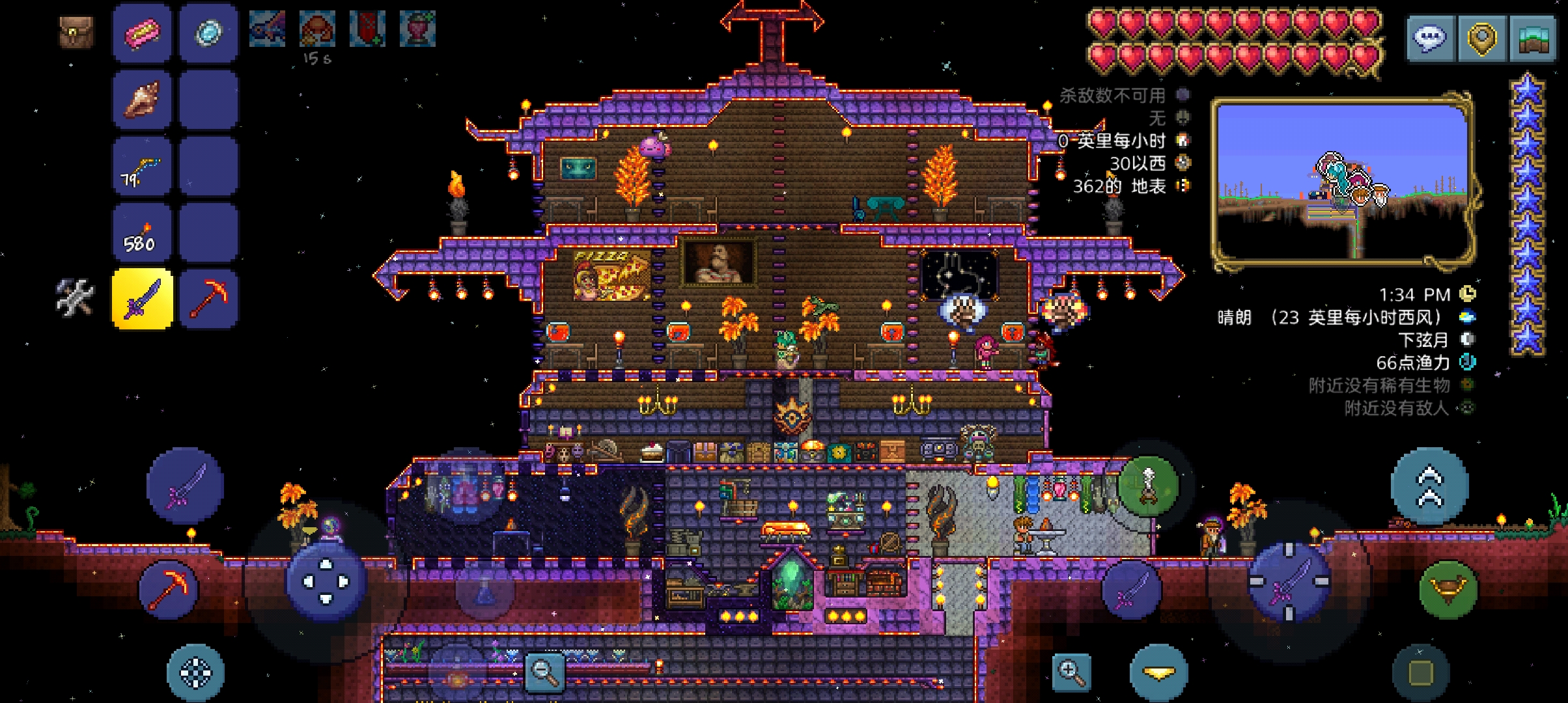Select the slot holding 580 items
This screenshot has height=703, width=1568.
[x=142, y=233]
